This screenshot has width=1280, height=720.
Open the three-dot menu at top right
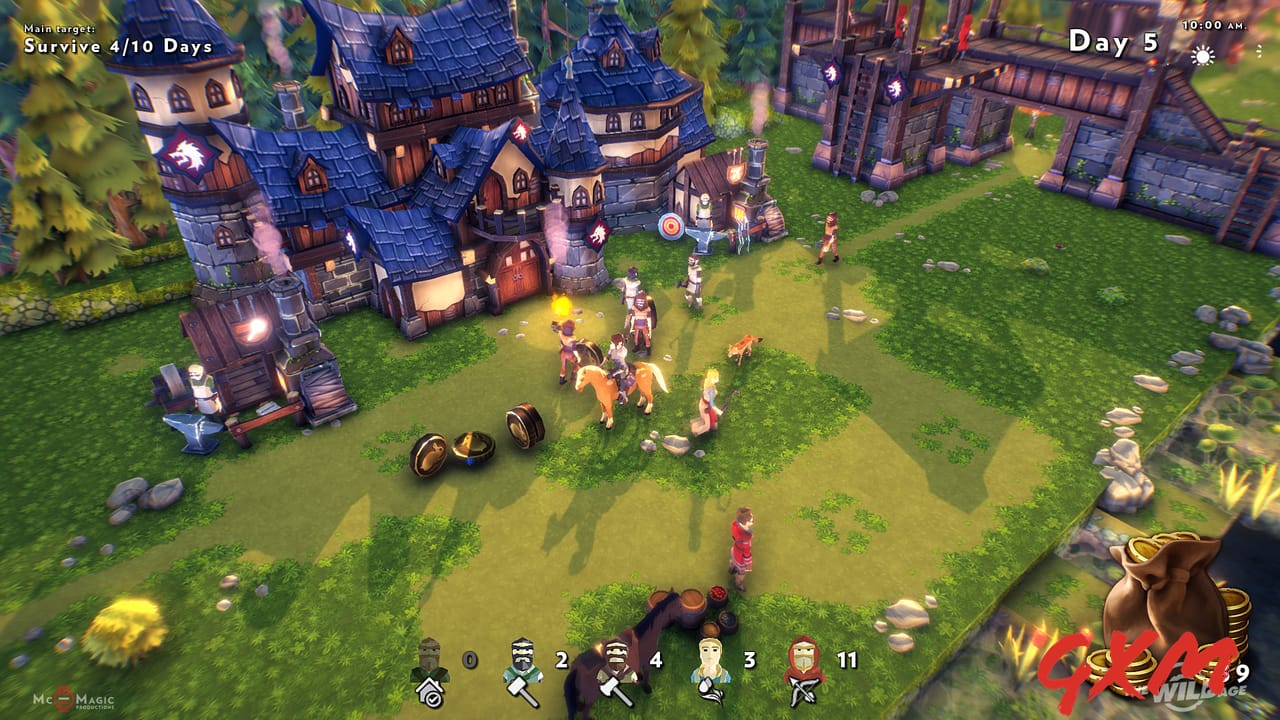tap(1260, 51)
